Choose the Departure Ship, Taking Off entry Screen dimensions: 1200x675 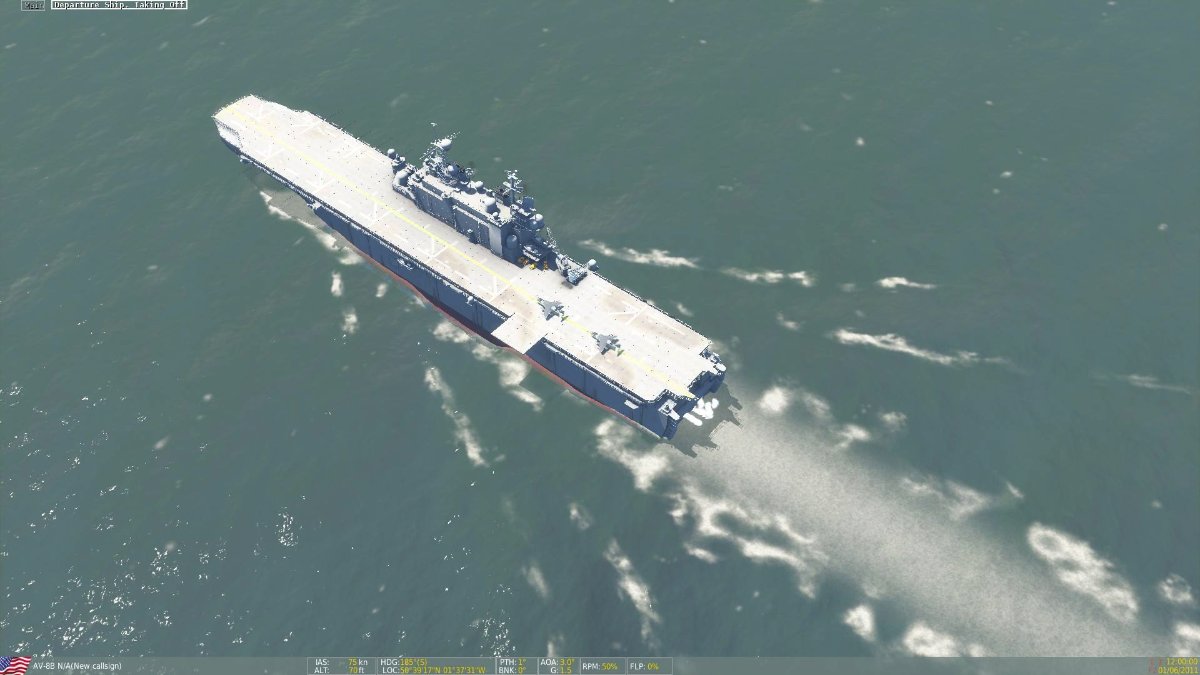click(119, 5)
